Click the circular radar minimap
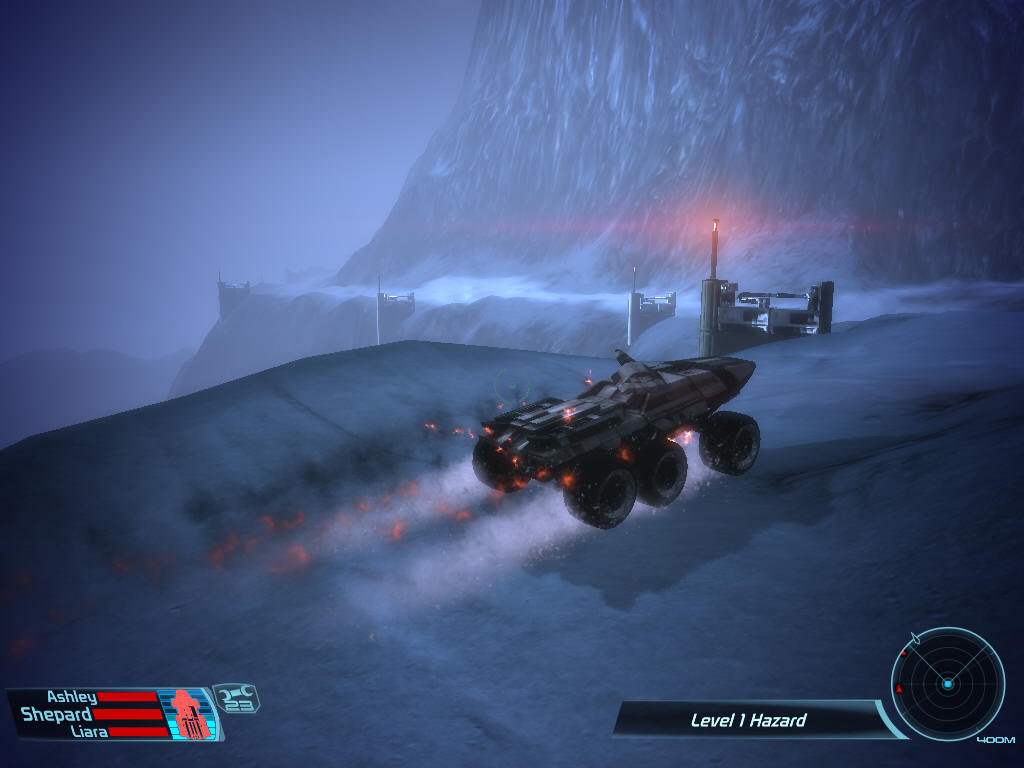Viewport: 1024px width, 768px height. click(x=947, y=684)
